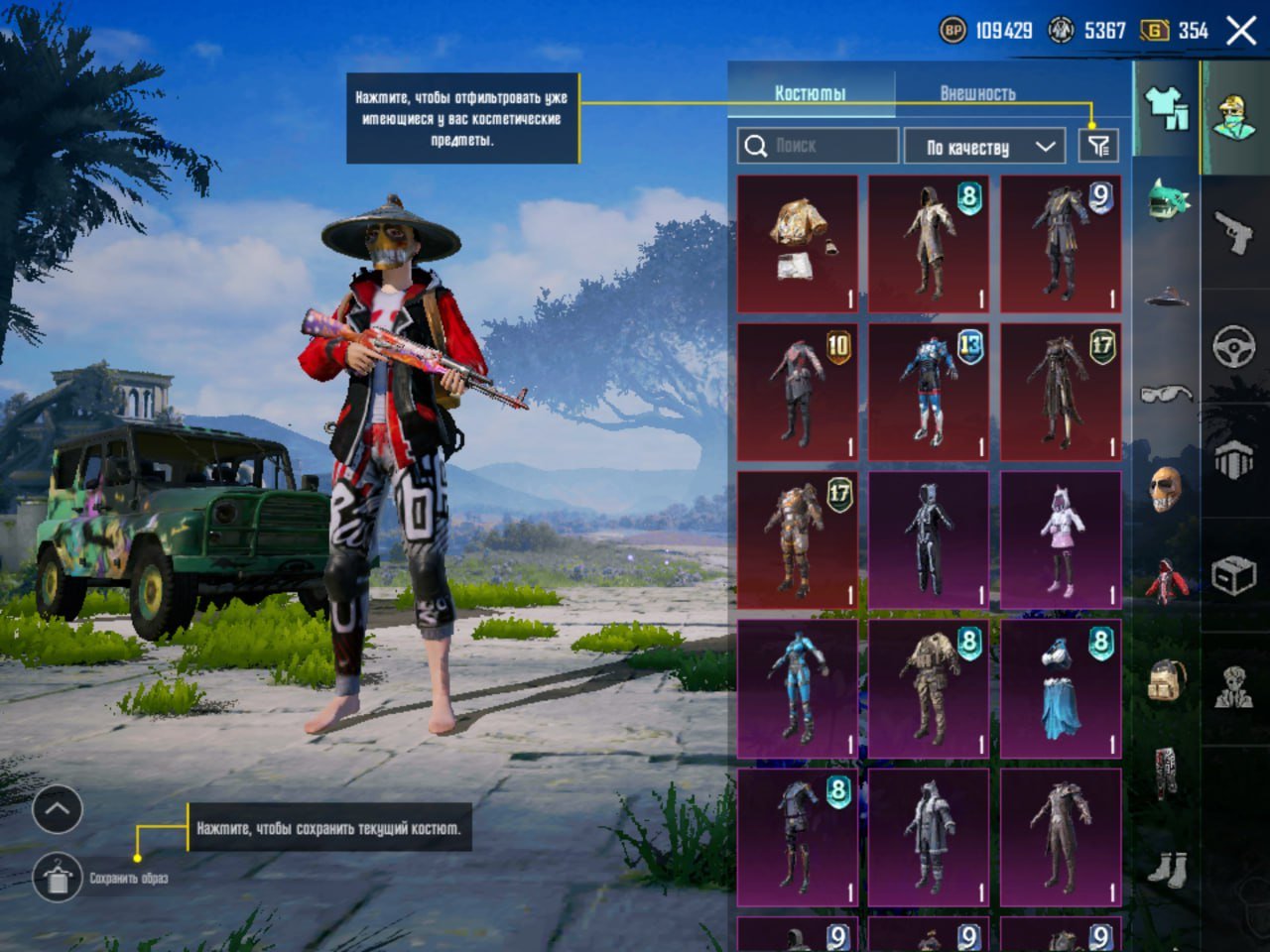
Task: Open the sunglasses category
Action: point(1167,394)
